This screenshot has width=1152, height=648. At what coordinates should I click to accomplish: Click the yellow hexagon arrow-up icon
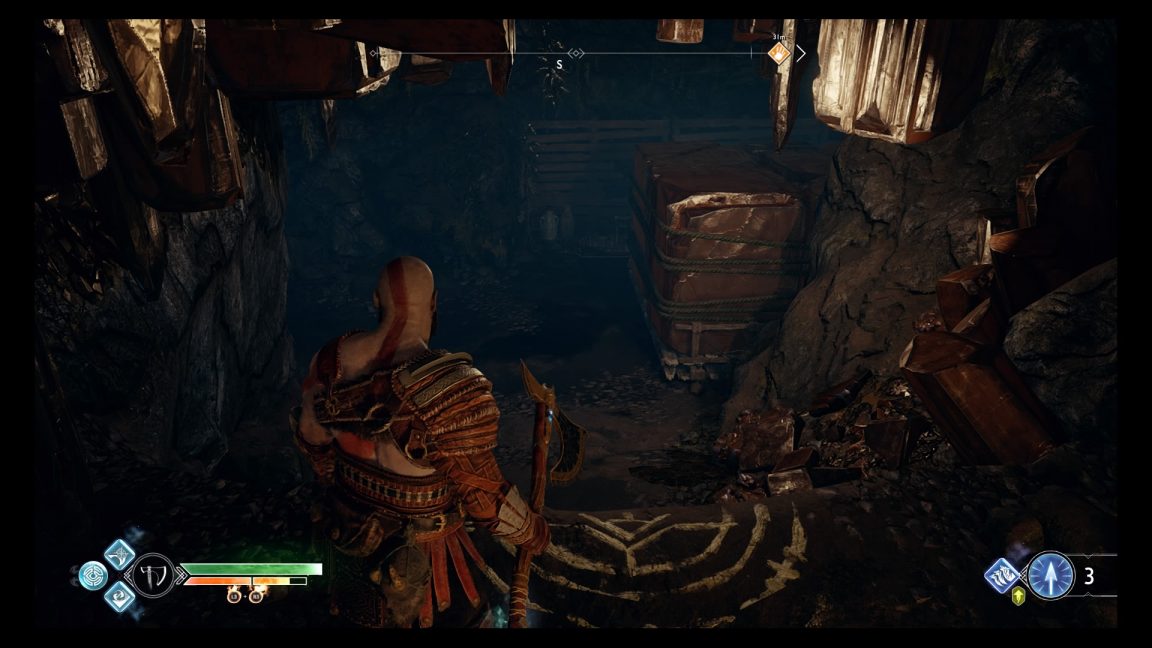[x=1019, y=597]
